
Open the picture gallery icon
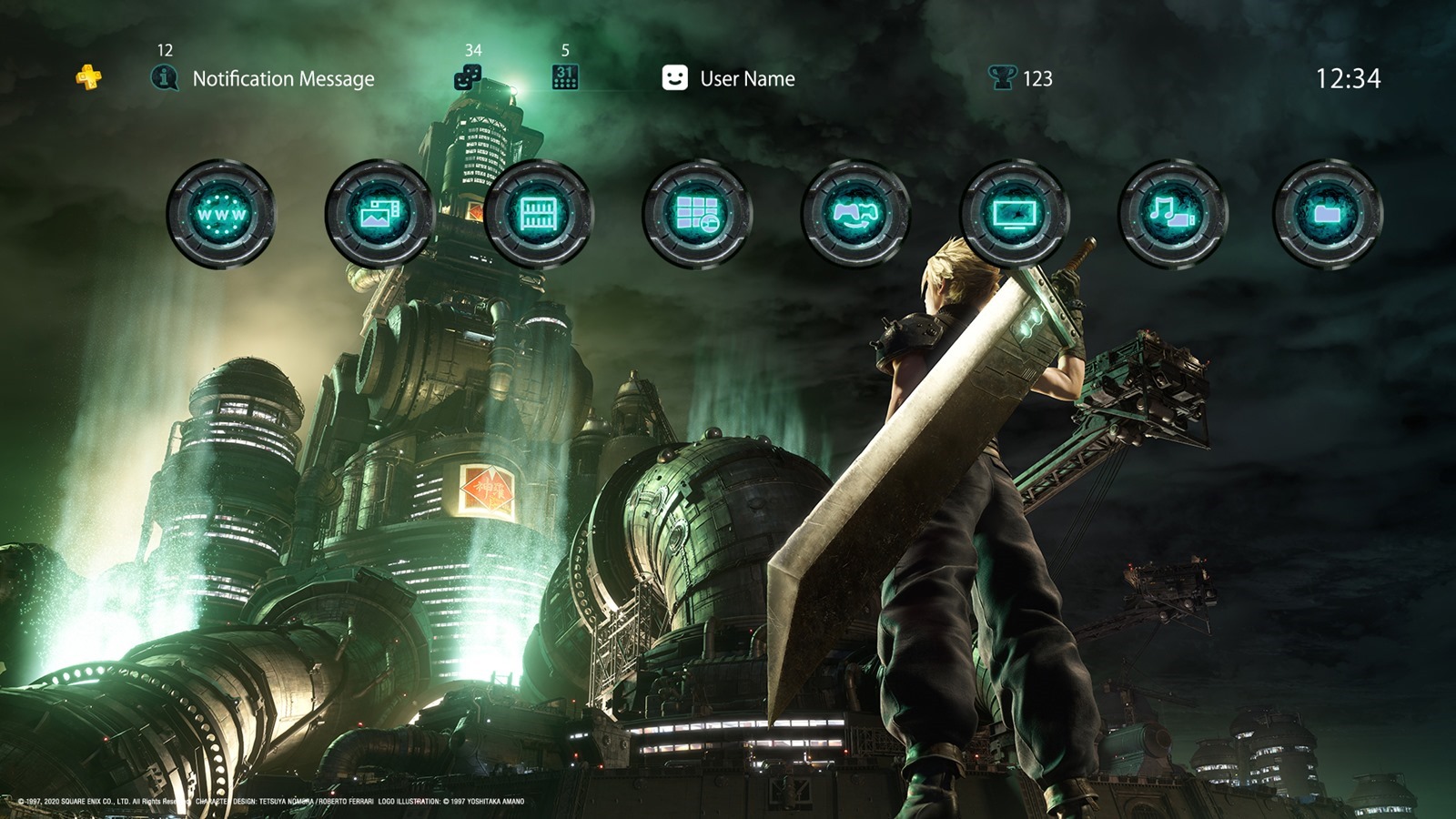pos(379,215)
